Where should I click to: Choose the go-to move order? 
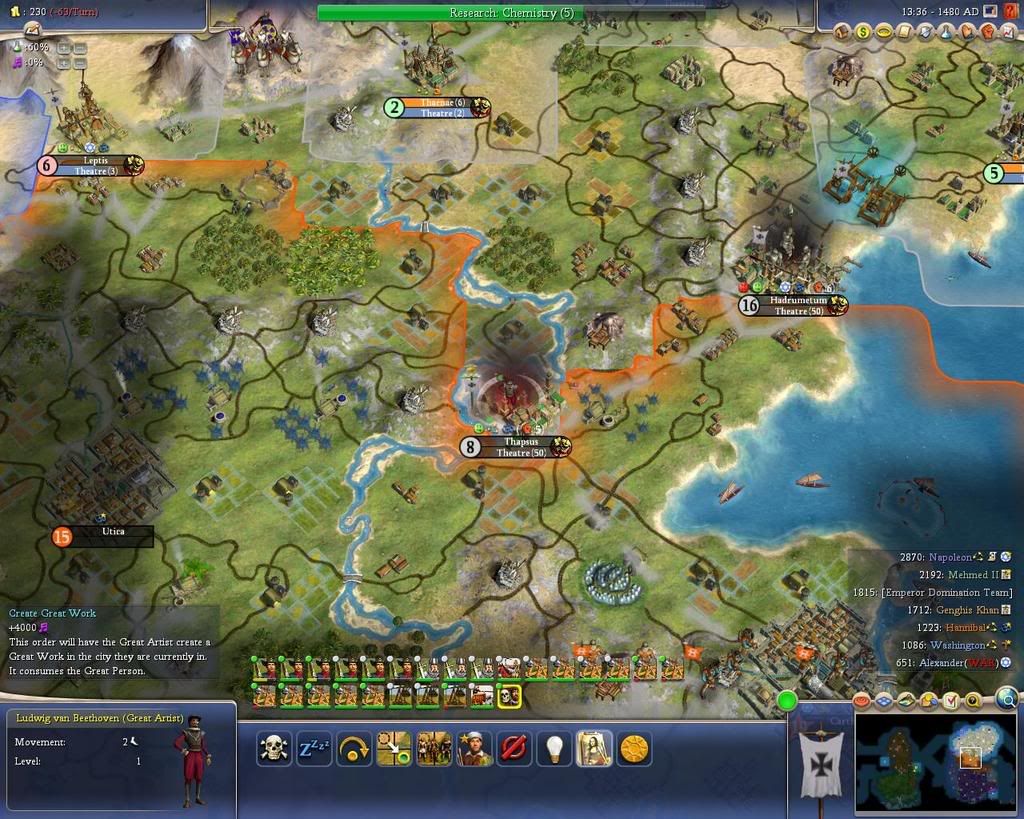click(393, 748)
